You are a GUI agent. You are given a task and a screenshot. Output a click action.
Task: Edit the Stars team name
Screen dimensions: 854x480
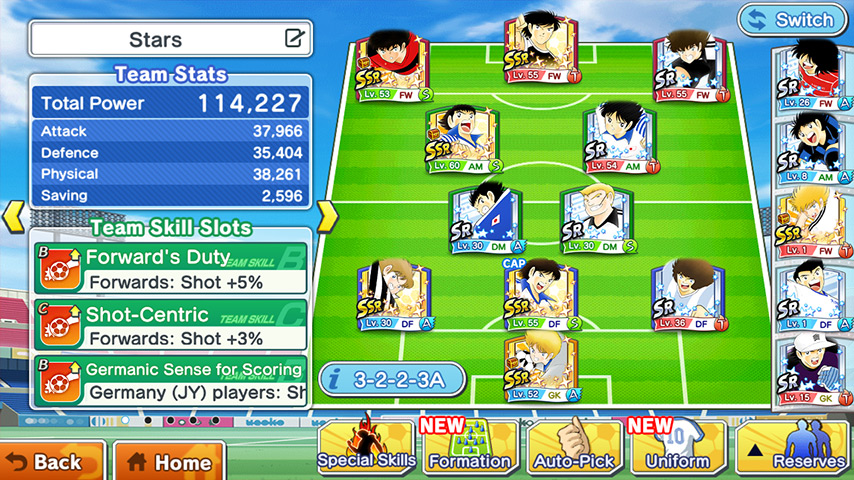(294, 40)
